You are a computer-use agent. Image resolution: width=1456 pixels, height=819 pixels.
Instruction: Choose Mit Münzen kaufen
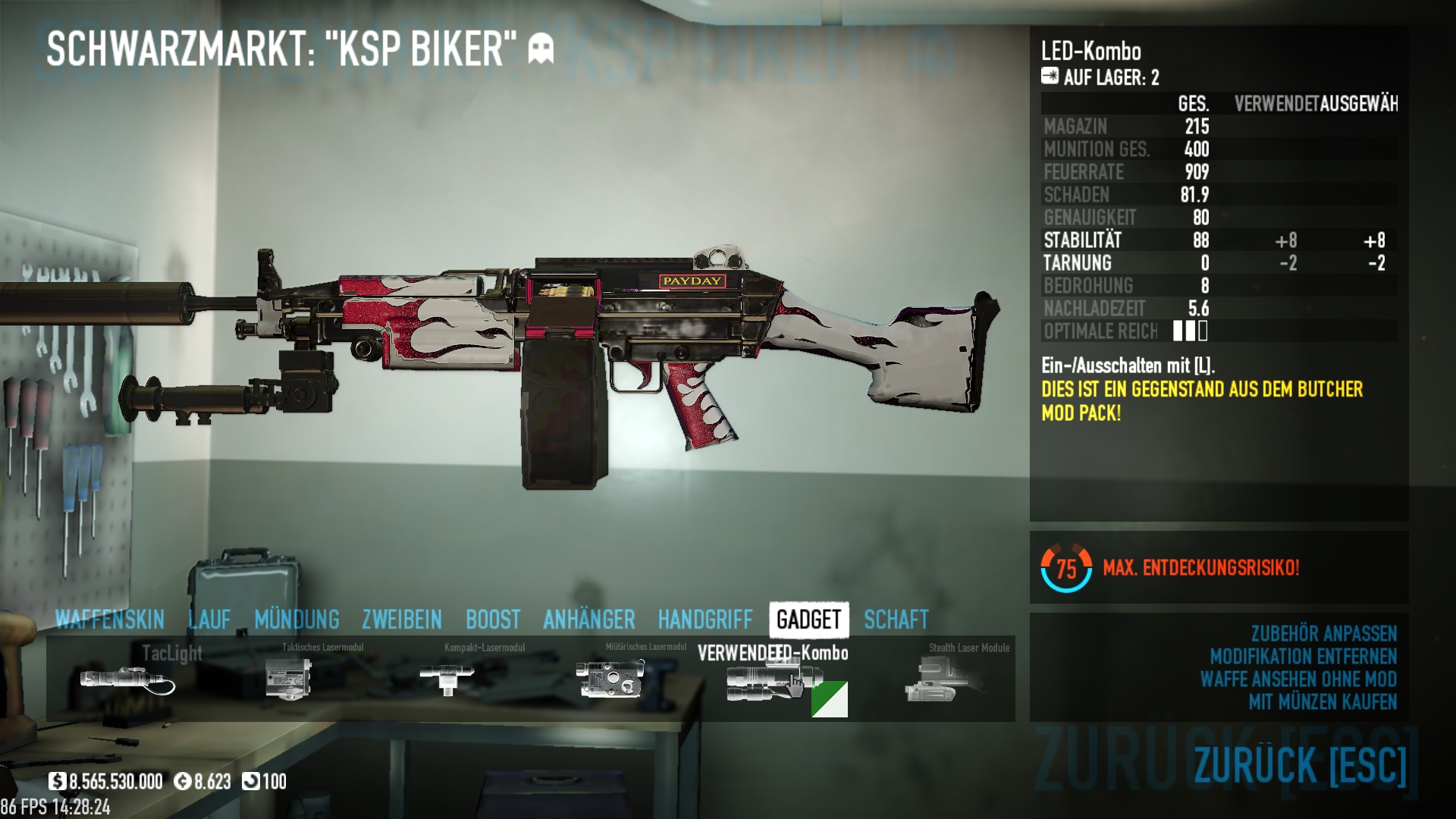pyautogui.click(x=1323, y=701)
